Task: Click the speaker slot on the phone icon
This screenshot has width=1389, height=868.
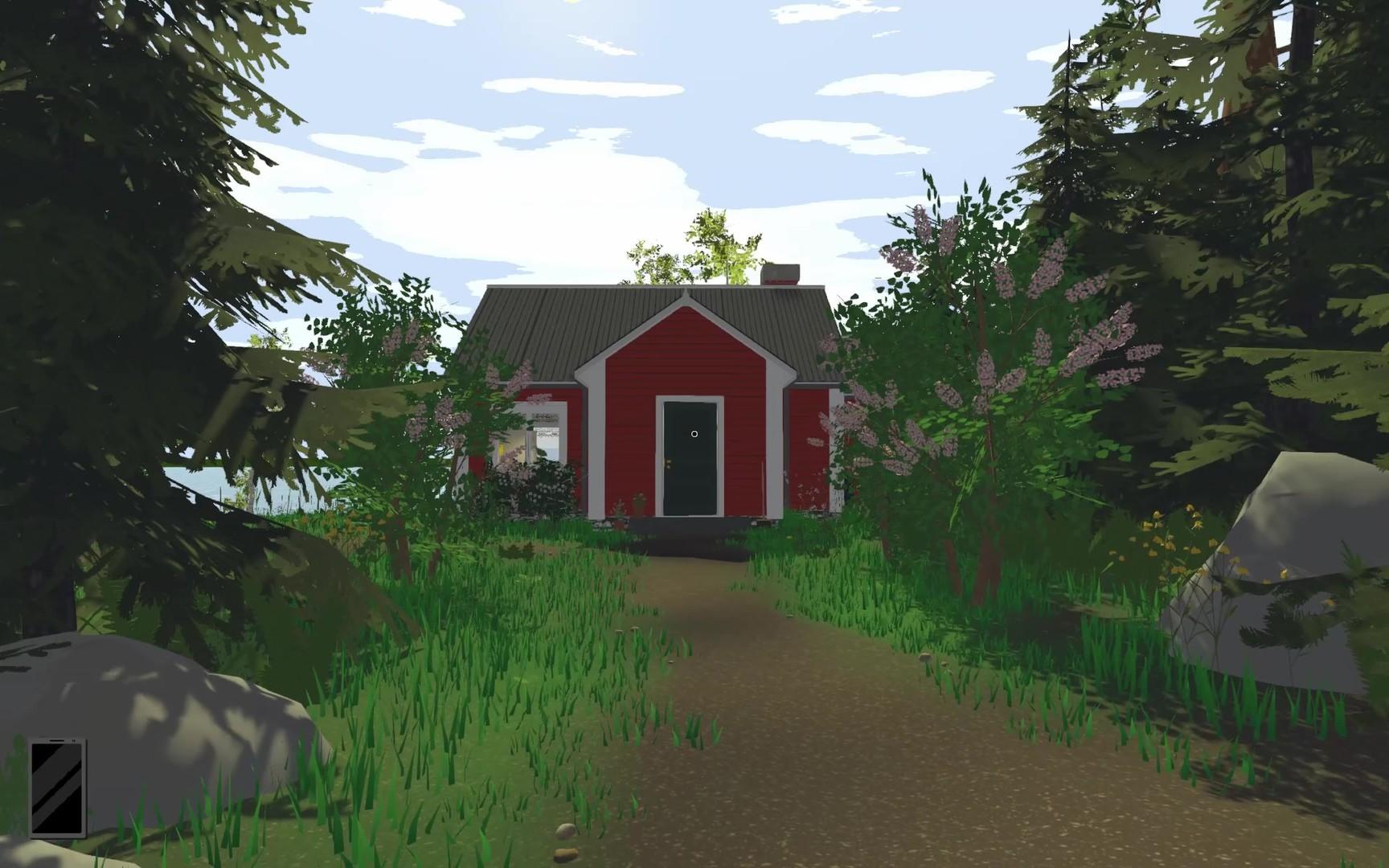Action: [56, 741]
